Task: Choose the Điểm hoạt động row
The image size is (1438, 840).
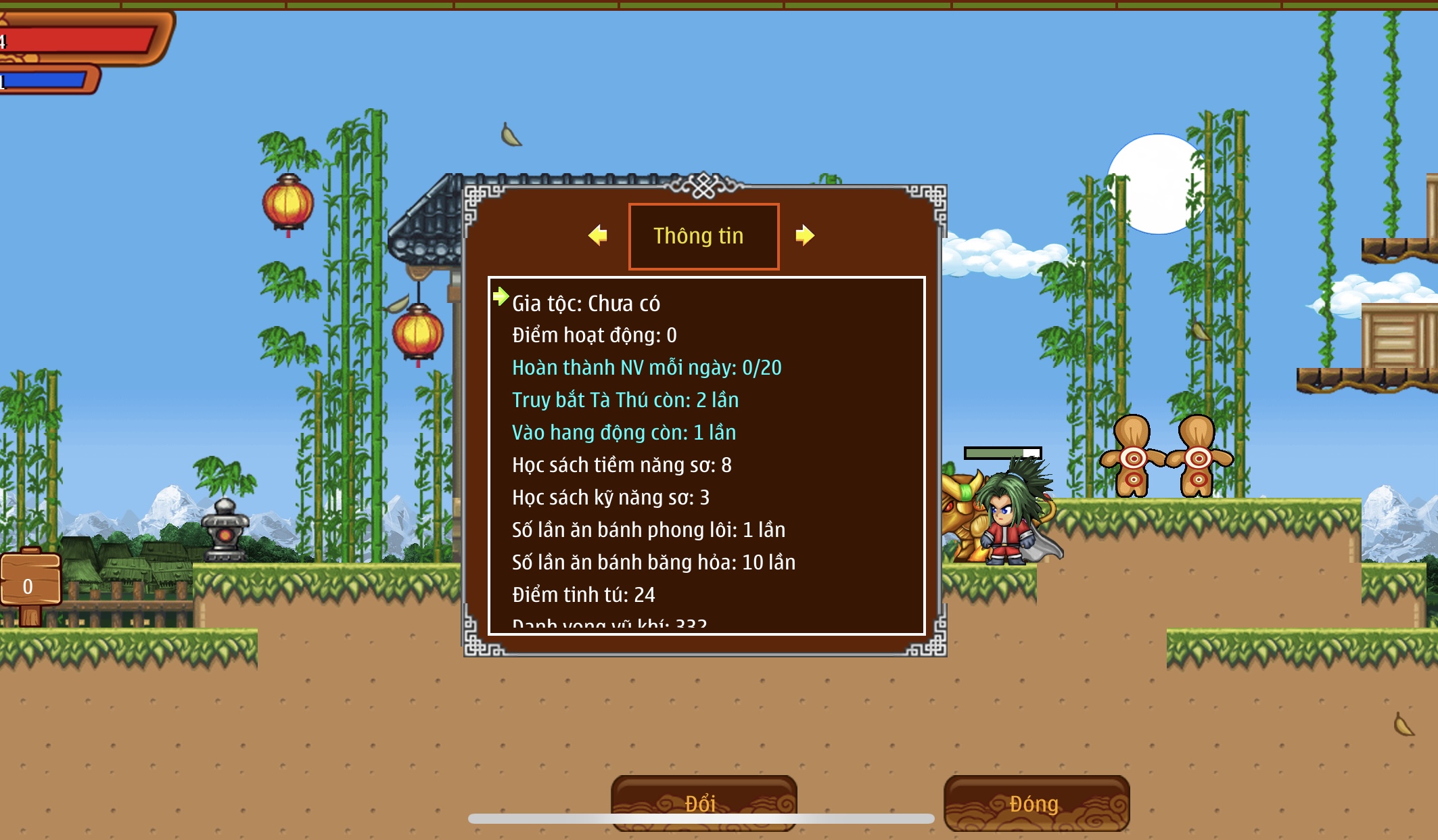Action: [594, 335]
